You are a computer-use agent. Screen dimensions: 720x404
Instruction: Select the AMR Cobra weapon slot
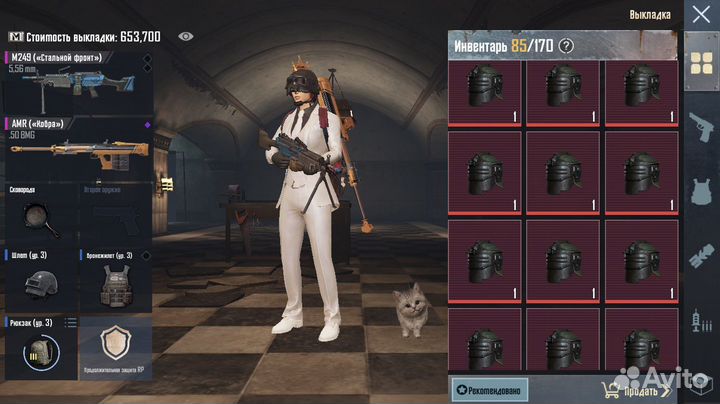[x=75, y=145]
